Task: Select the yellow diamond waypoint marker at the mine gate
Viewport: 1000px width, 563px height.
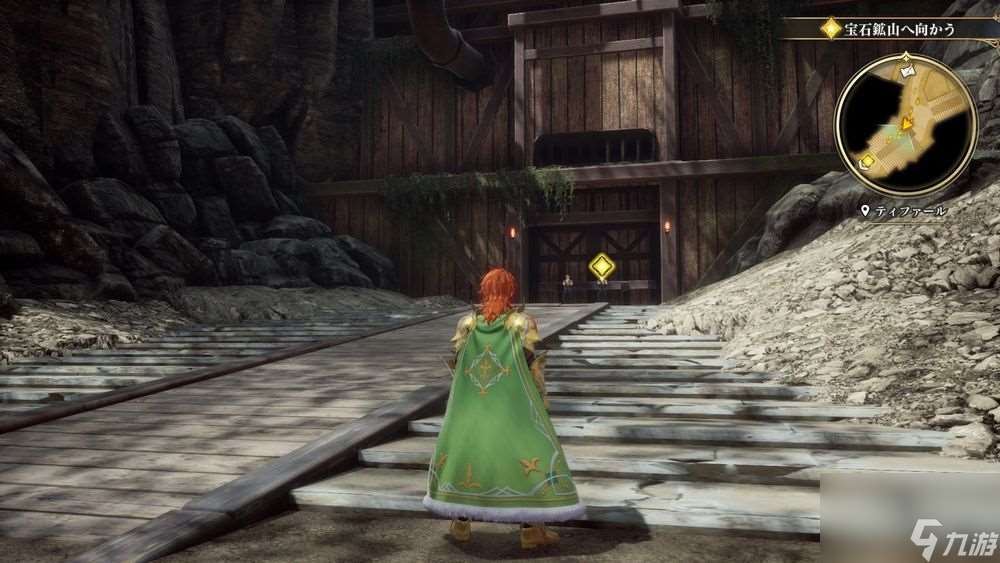Action: [601, 267]
